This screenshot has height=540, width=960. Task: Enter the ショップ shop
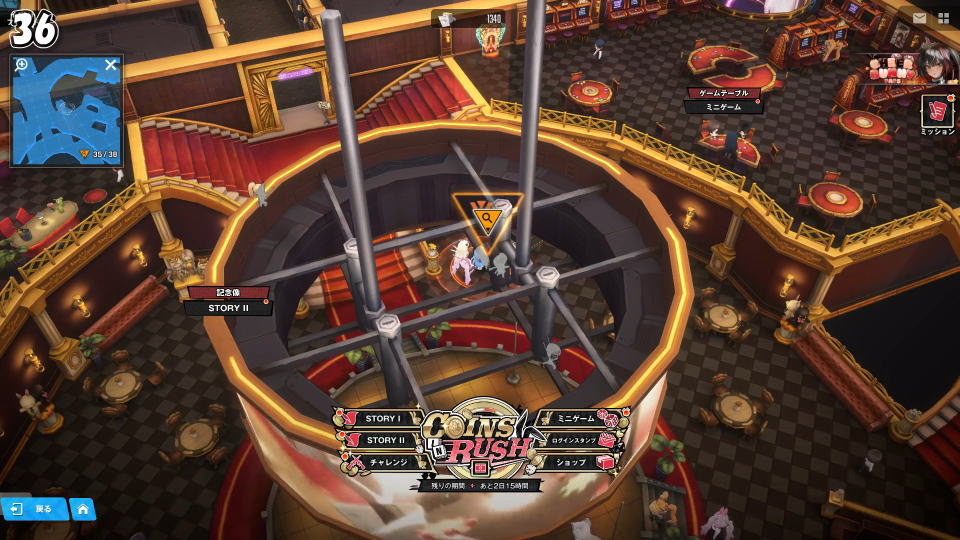576,462
